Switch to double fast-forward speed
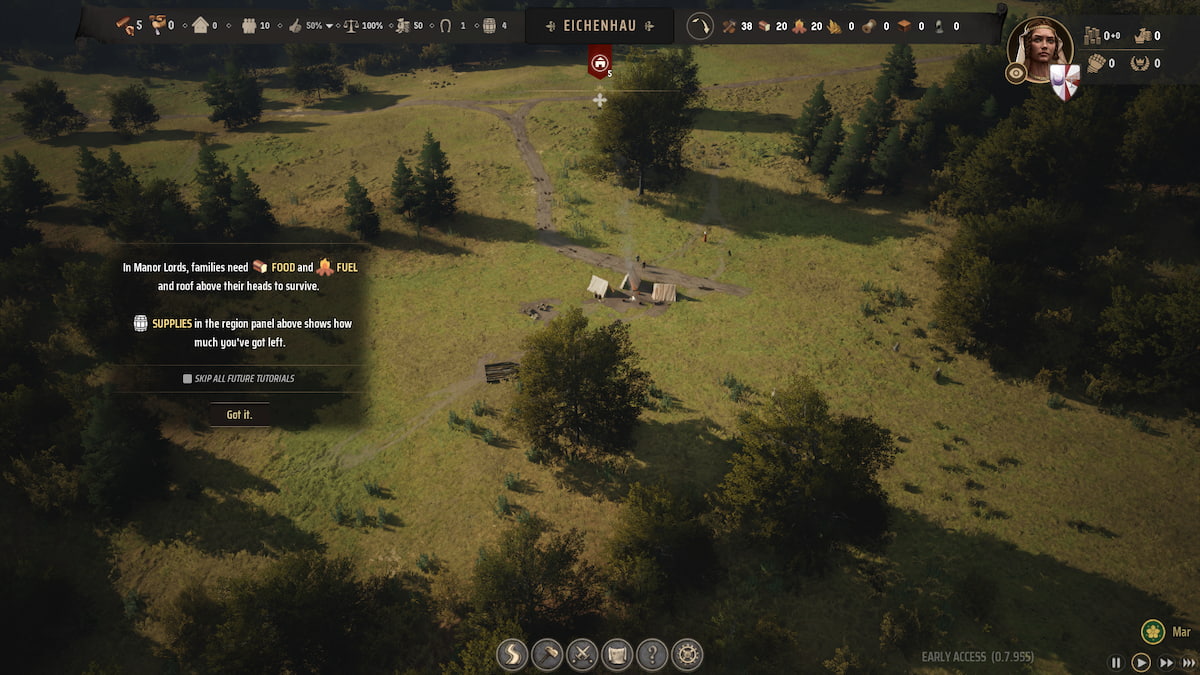The height and width of the screenshot is (675, 1200). click(1166, 662)
